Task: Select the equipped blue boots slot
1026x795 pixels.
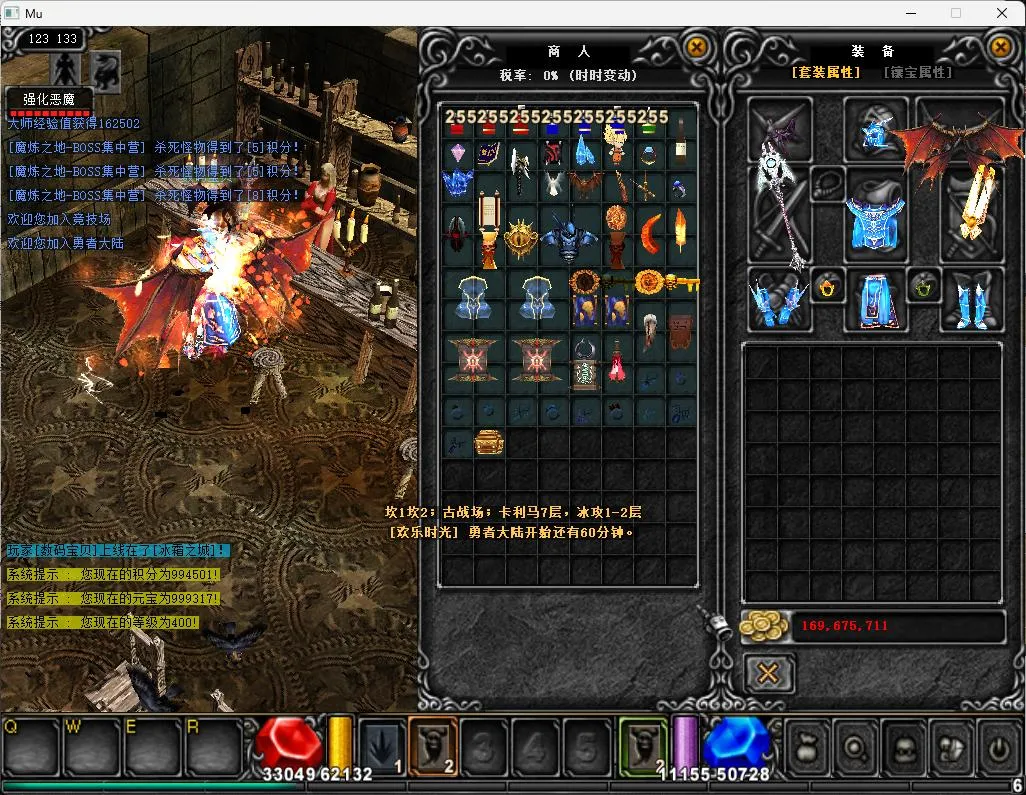Action: point(973,300)
